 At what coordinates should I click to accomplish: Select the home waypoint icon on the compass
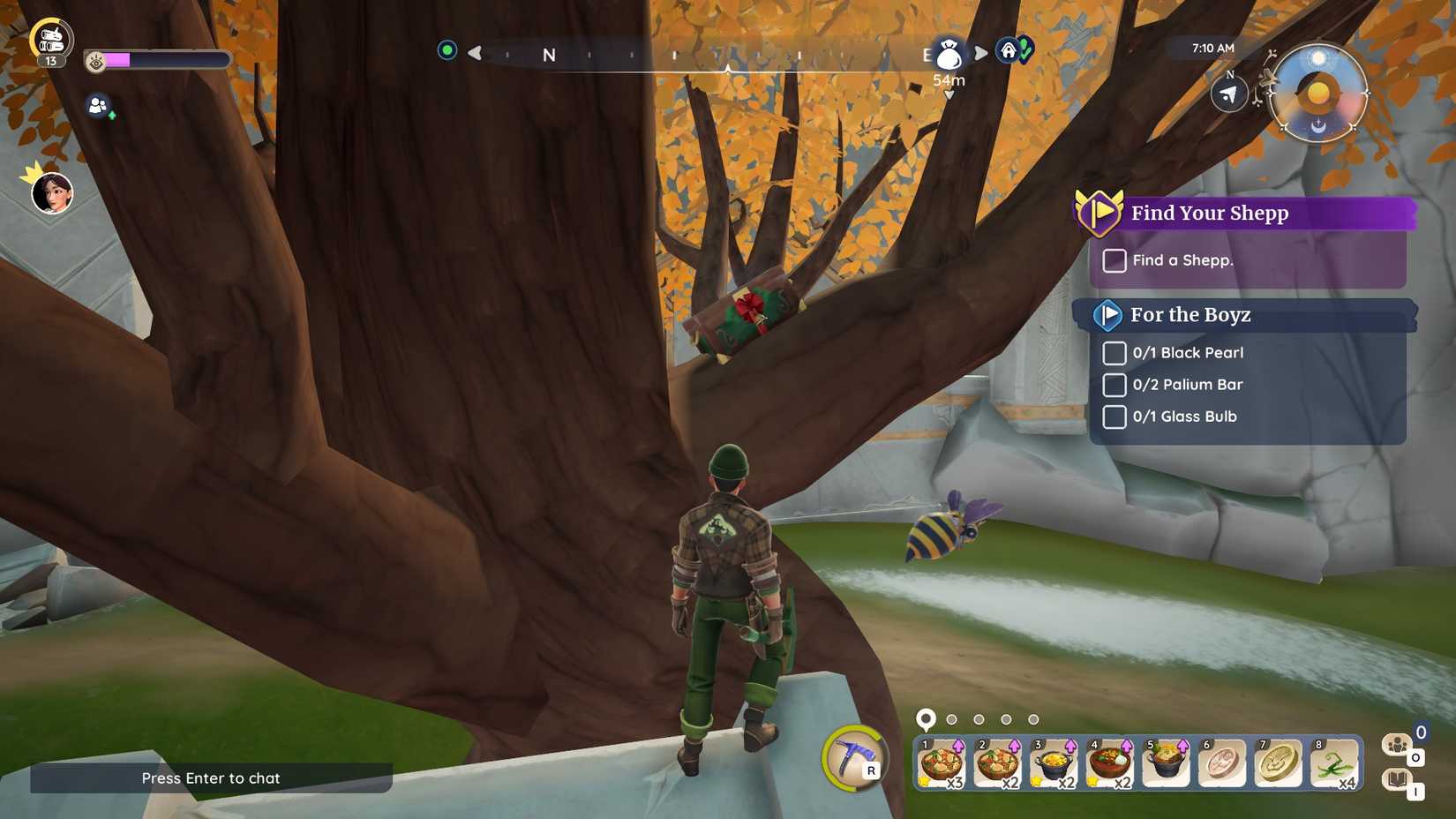[x=1009, y=51]
